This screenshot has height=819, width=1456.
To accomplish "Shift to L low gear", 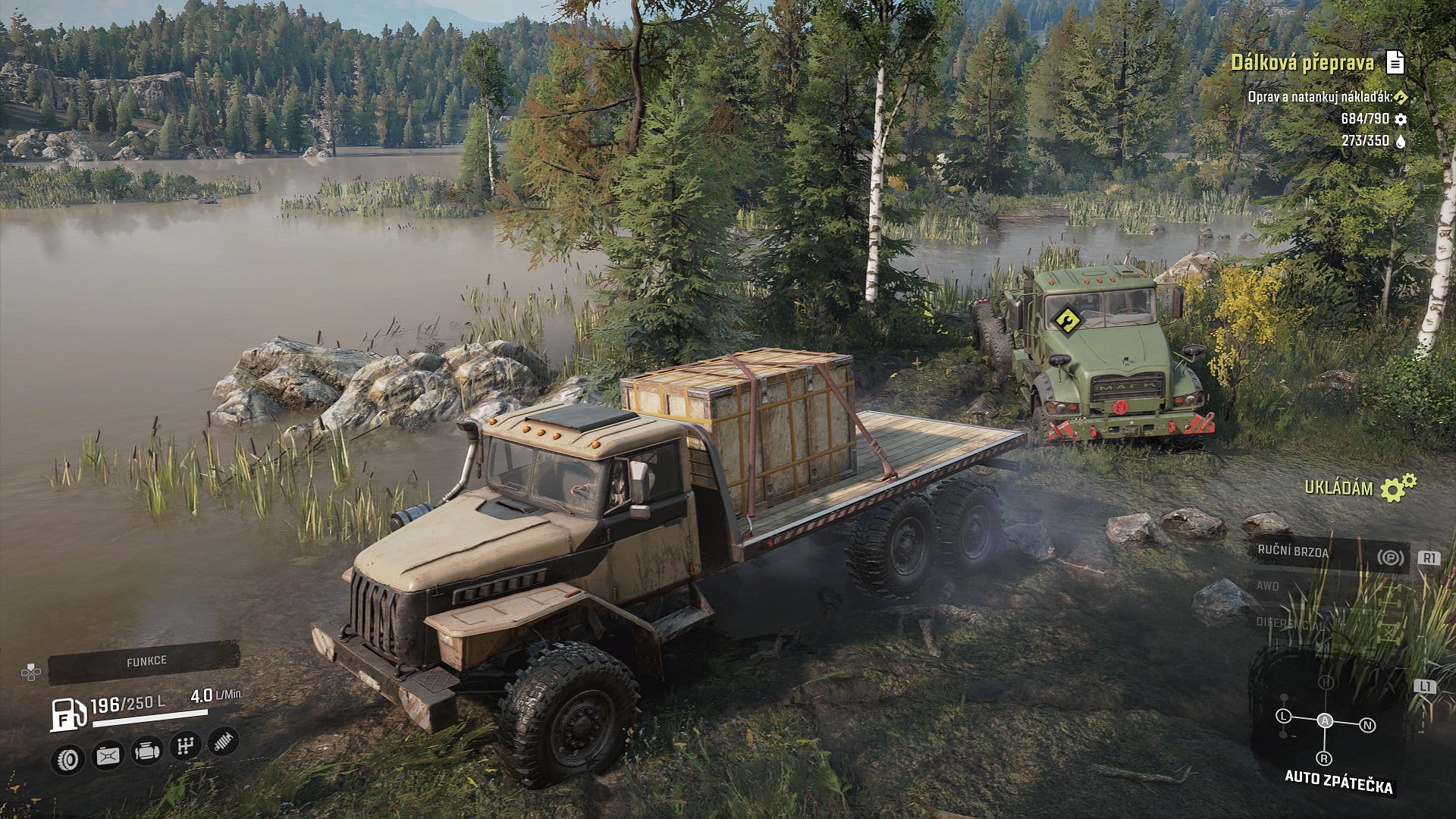I will click(x=1283, y=716).
